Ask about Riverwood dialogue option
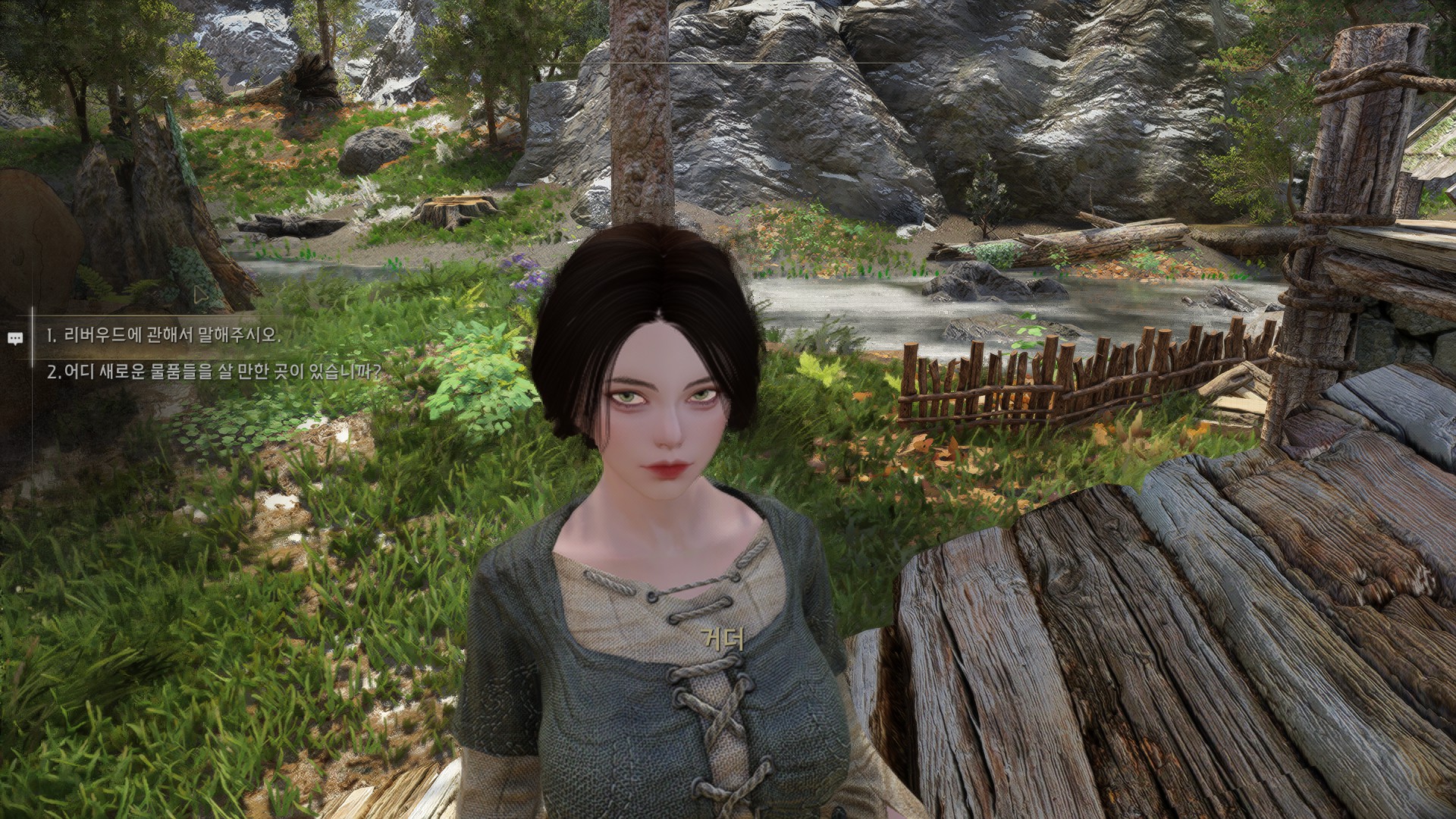This screenshot has height=819, width=1456. (x=163, y=335)
